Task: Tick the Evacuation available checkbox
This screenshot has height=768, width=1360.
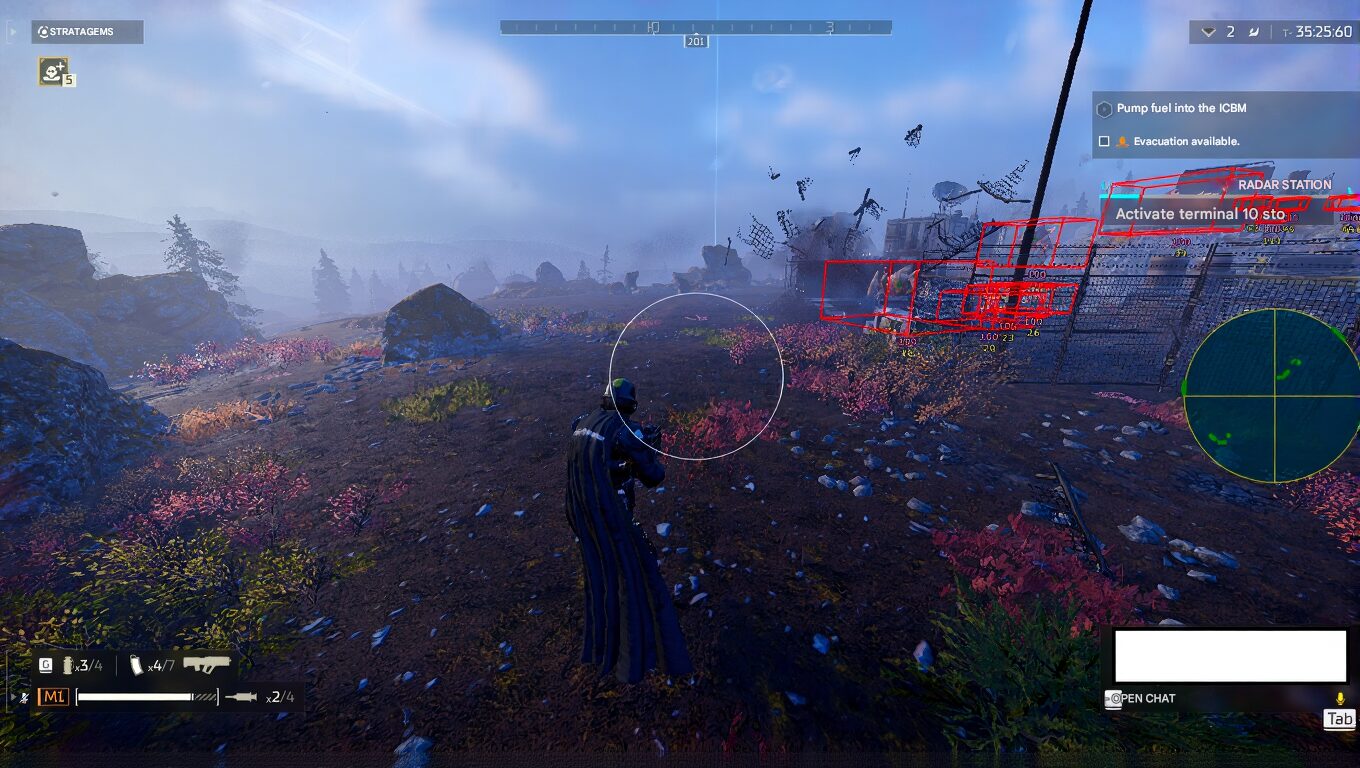Action: click(x=1104, y=142)
